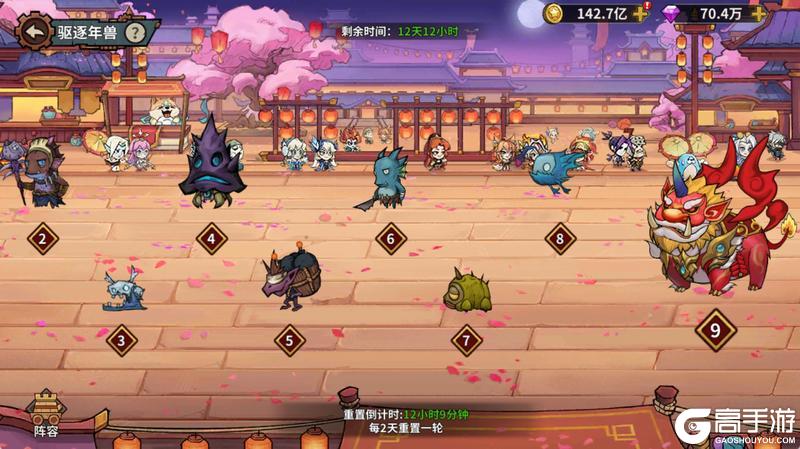The width and height of the screenshot is (800, 449).
Task: Open the question mark help info
Action: click(136, 31)
